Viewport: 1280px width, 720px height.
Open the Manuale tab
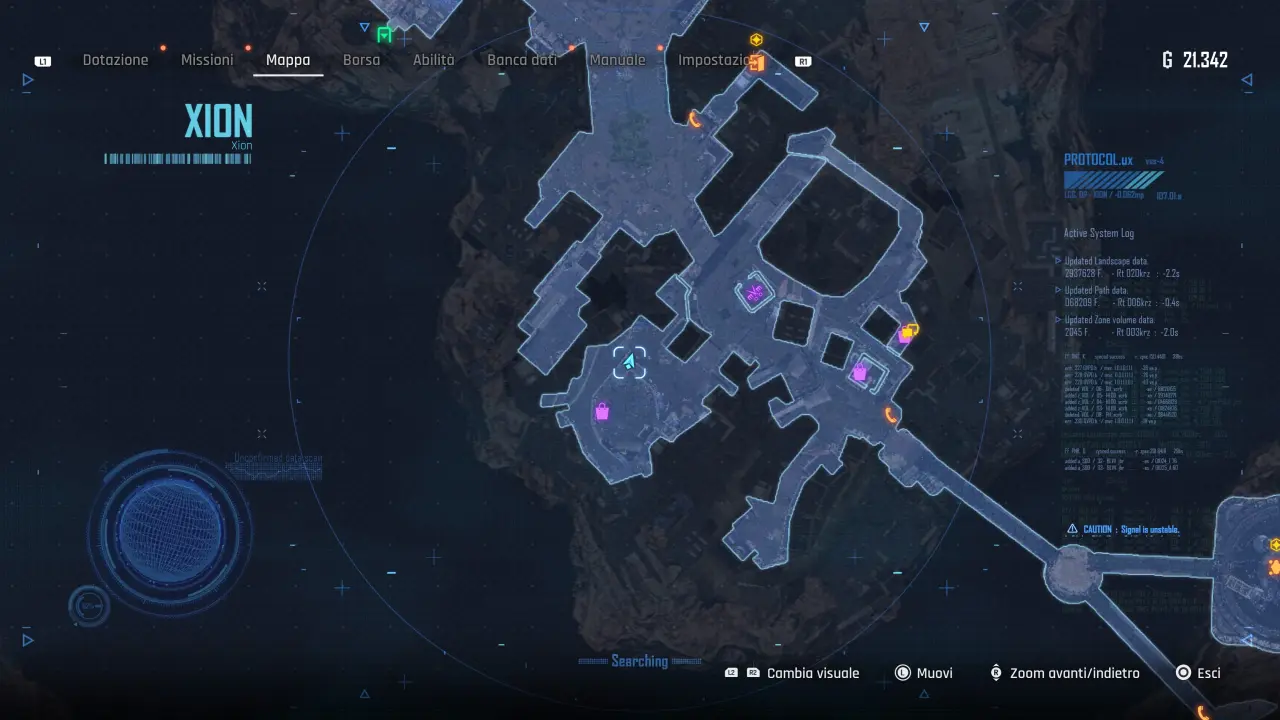pyautogui.click(x=617, y=60)
